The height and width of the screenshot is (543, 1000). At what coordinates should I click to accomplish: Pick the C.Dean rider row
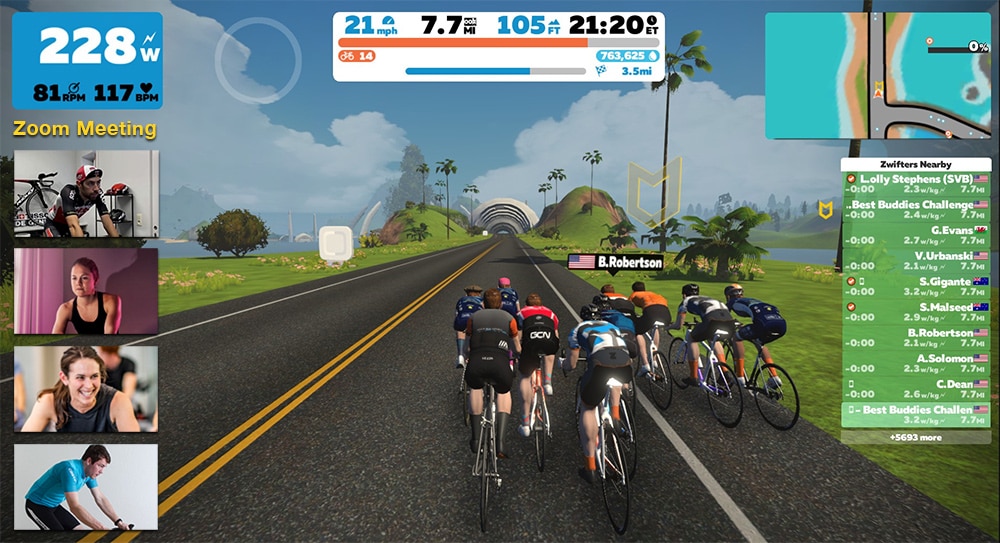pos(916,389)
